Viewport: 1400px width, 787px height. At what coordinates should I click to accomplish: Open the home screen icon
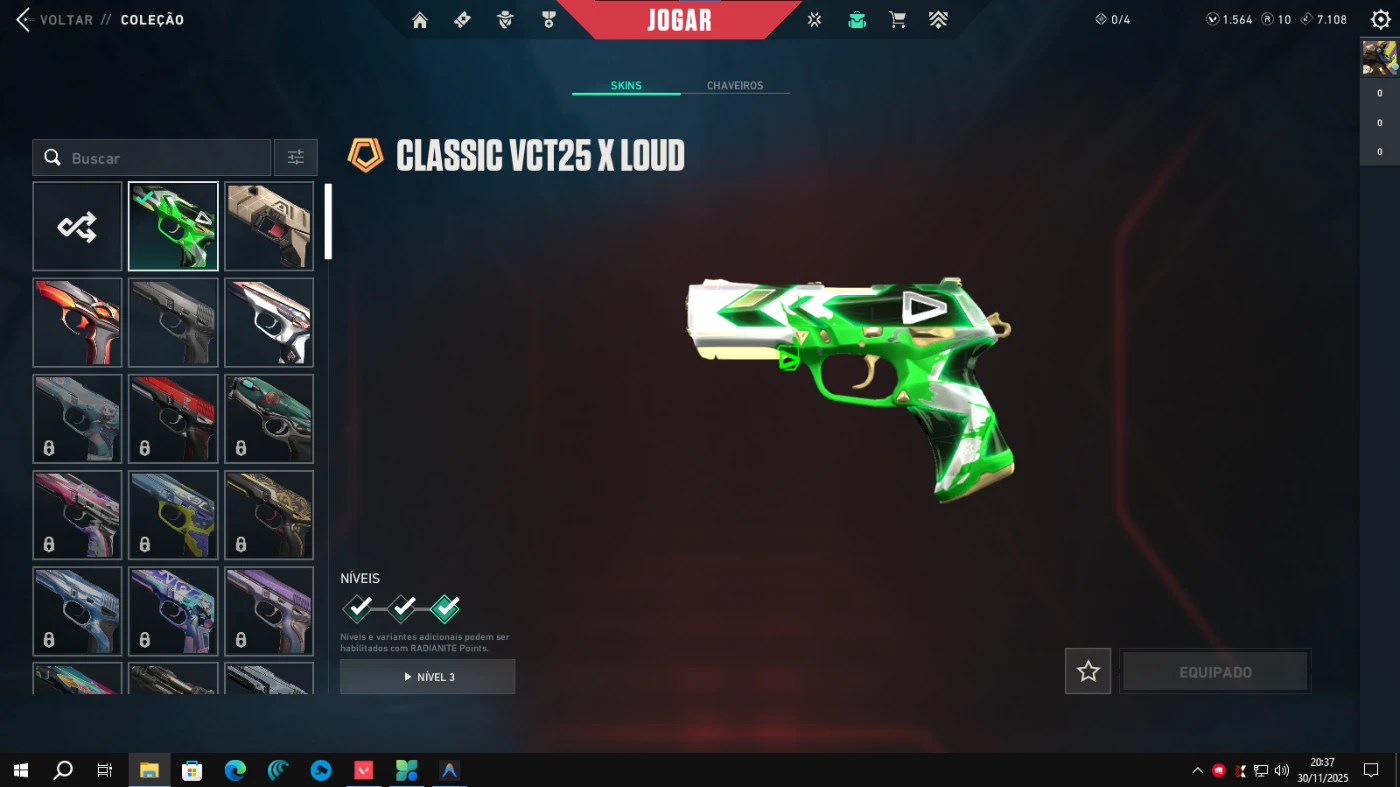pyautogui.click(x=420, y=20)
